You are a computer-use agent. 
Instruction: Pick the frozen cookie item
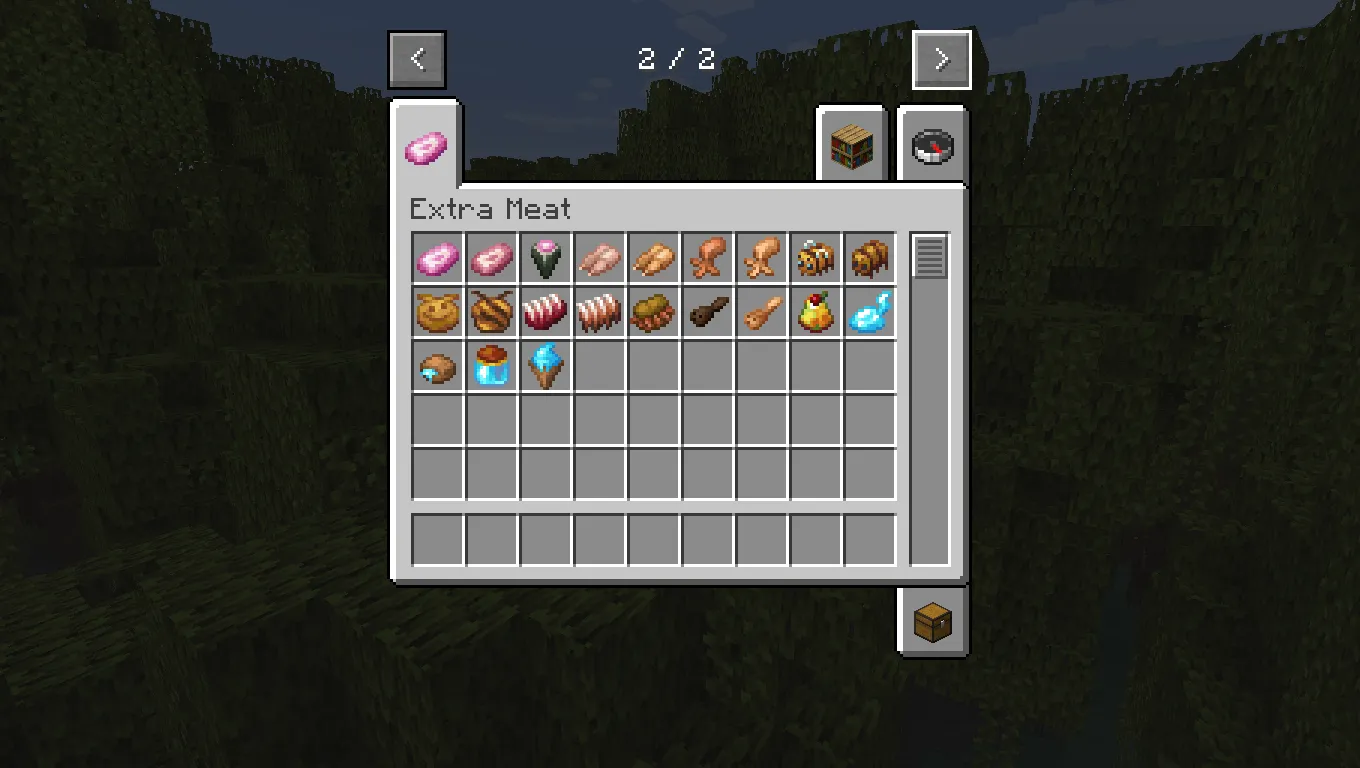click(437, 367)
